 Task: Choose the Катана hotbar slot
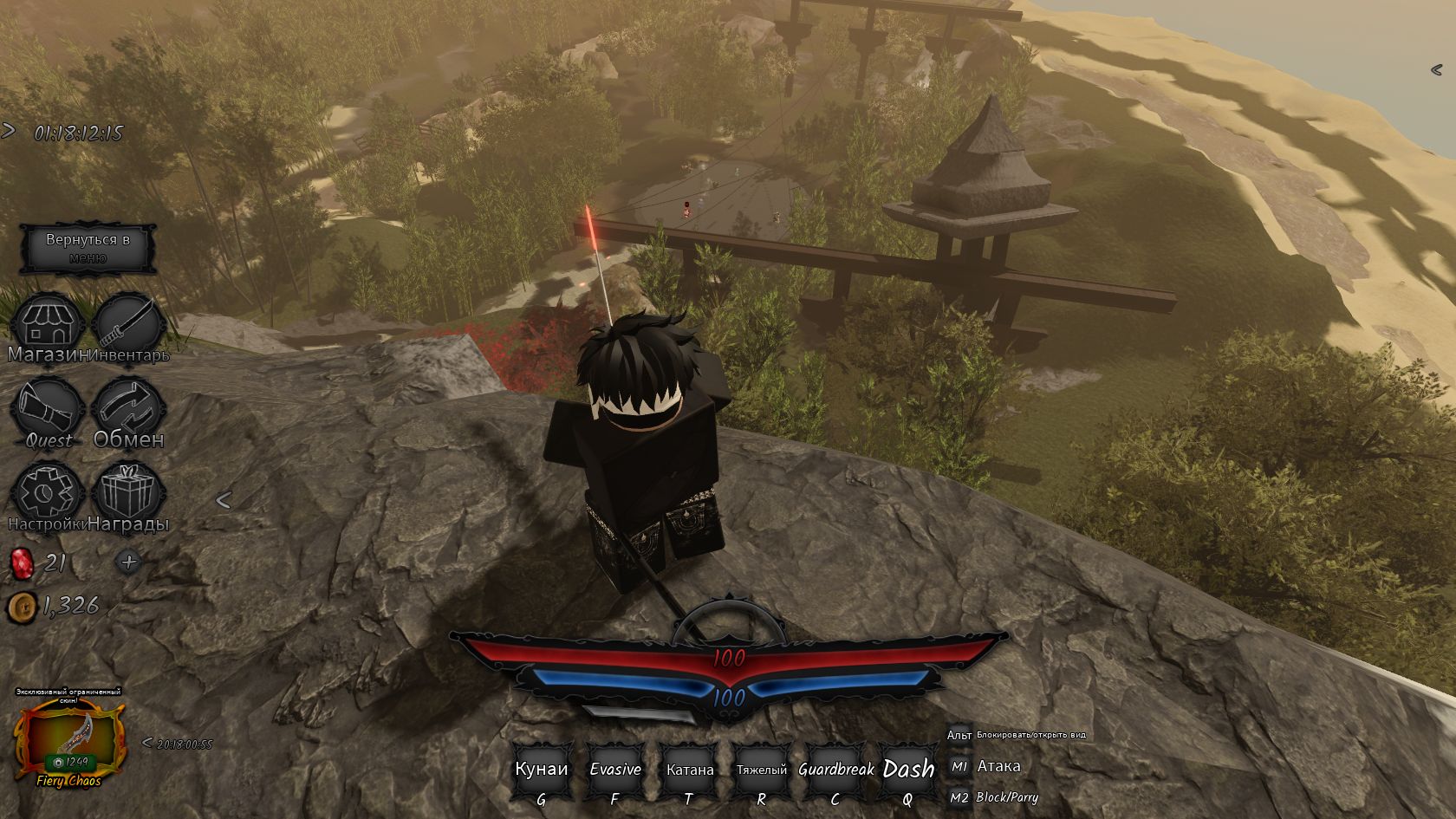click(690, 770)
